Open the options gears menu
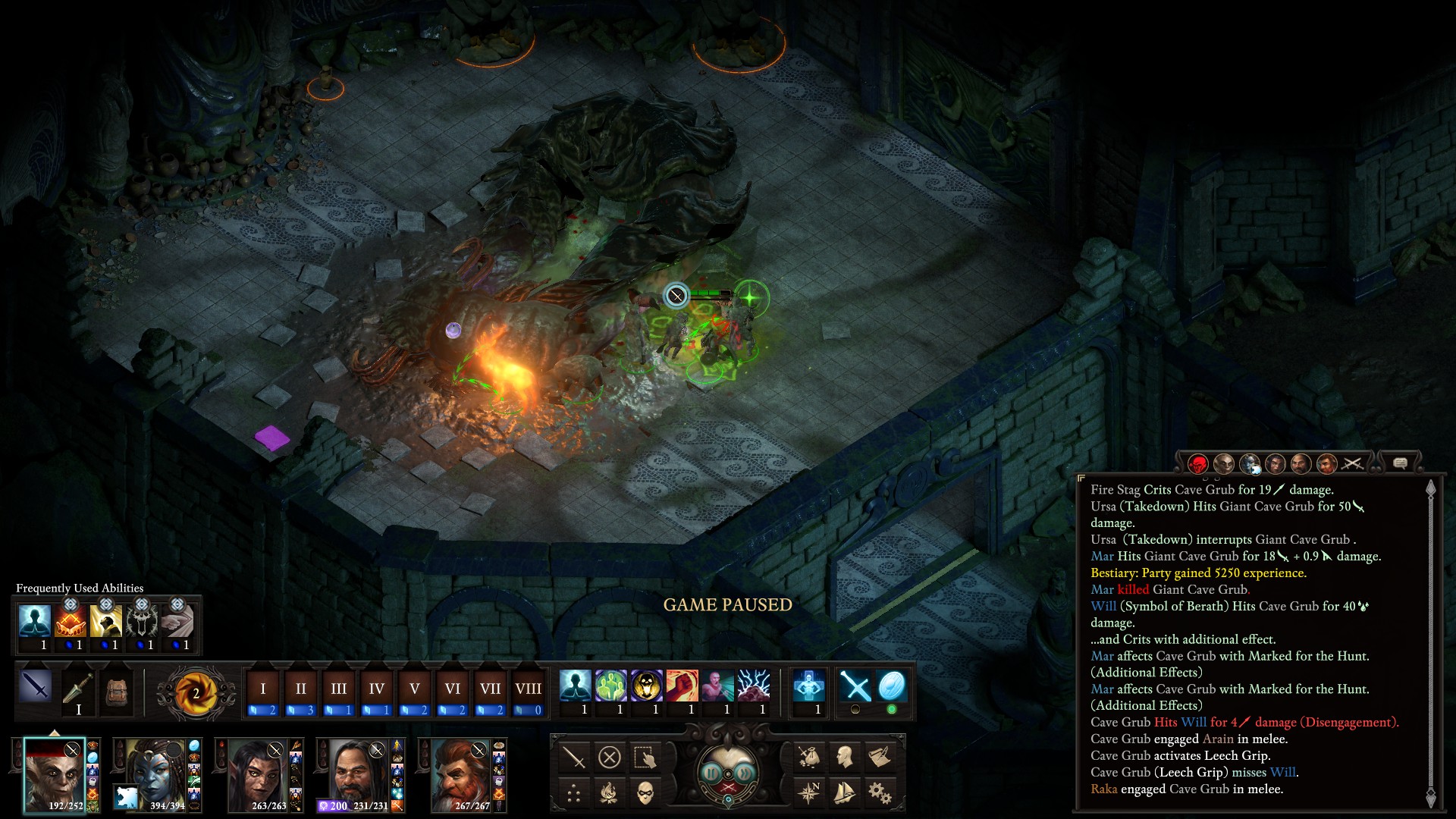This screenshot has width=1456, height=819. click(x=880, y=793)
